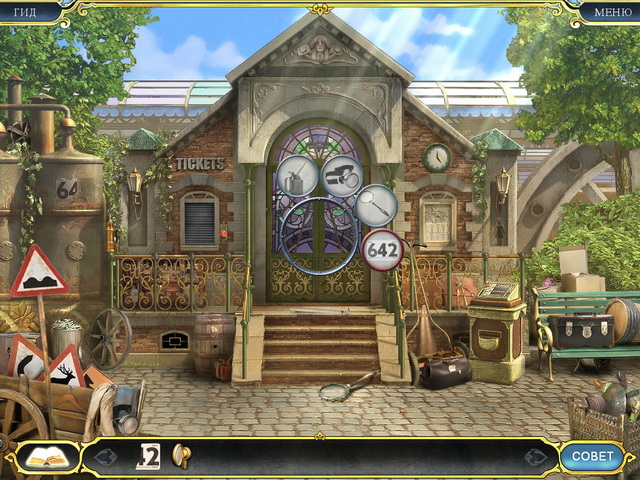Choose the magnifying glass bubble
The image size is (640, 480).
(376, 205)
